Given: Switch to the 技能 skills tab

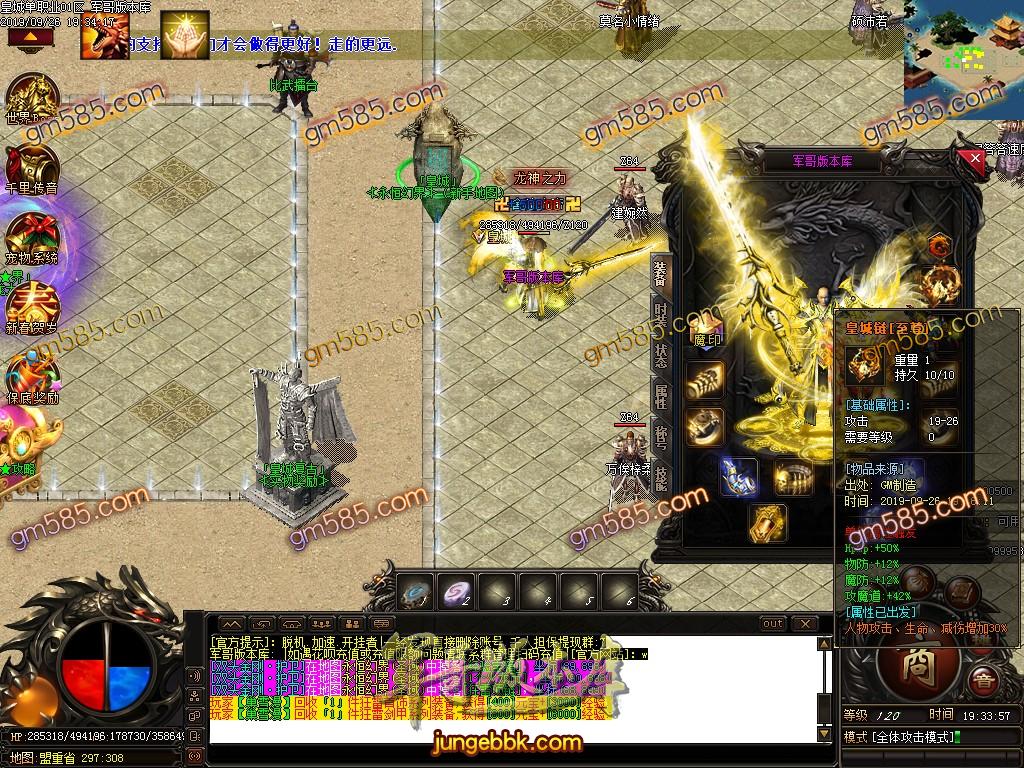Looking at the screenshot, I should click(x=661, y=478).
